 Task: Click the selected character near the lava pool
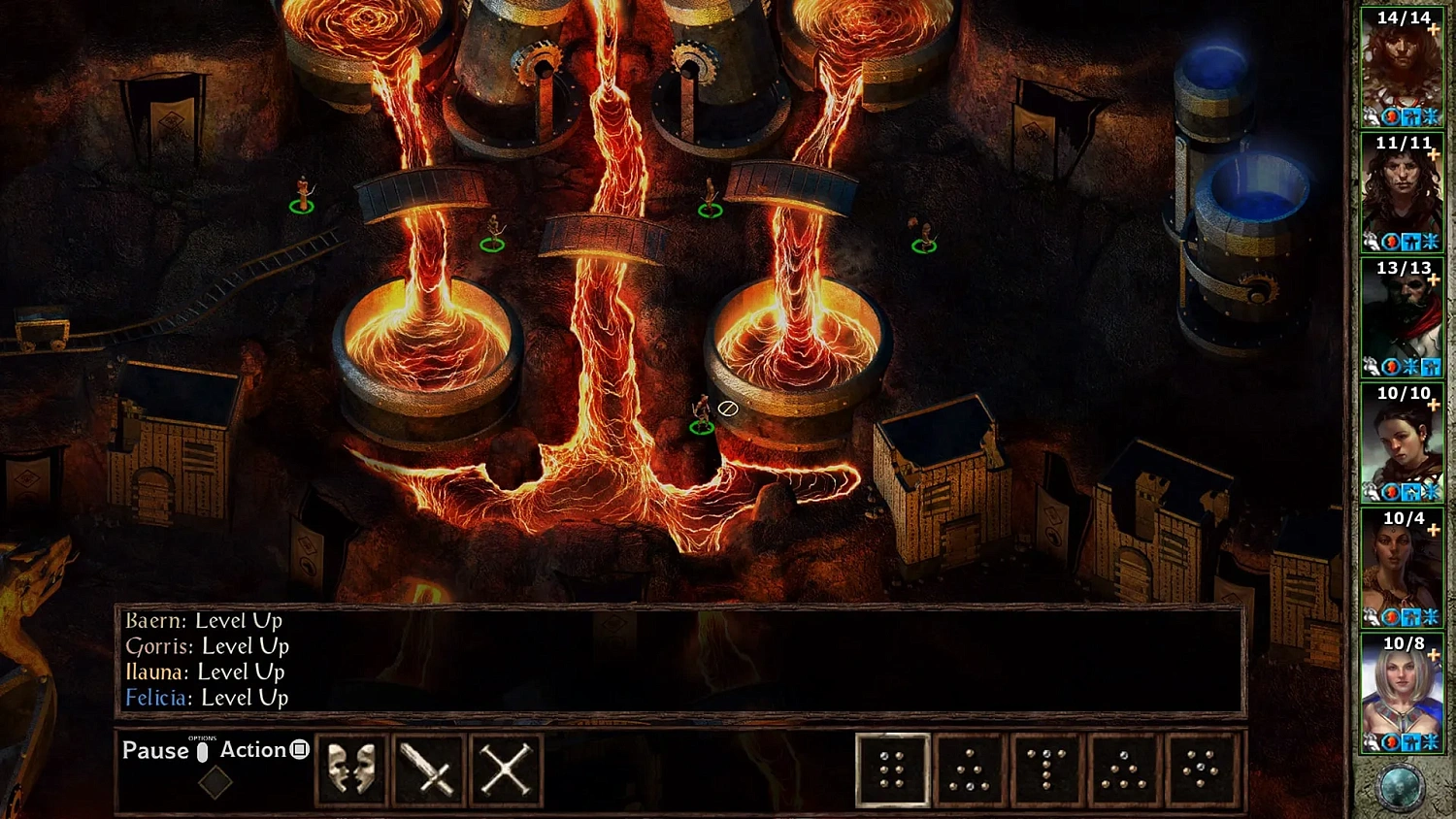tap(702, 412)
